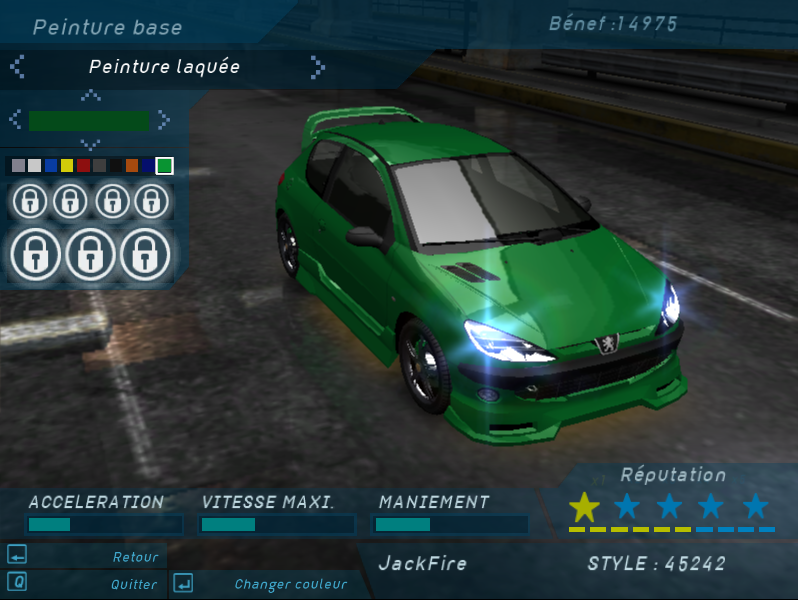
Task: Select the red paint swatch
Action: pyautogui.click(x=83, y=165)
